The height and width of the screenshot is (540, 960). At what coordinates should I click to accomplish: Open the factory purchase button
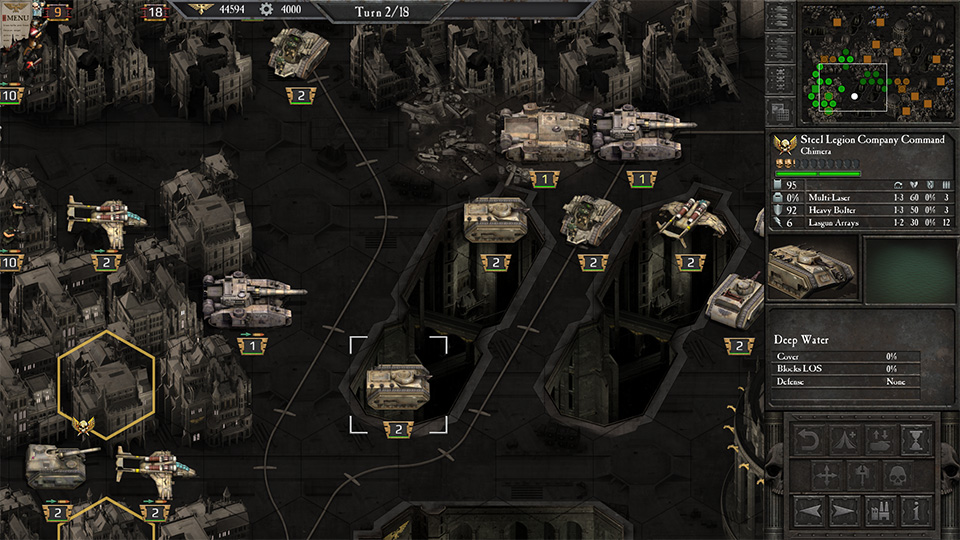pos(882,511)
